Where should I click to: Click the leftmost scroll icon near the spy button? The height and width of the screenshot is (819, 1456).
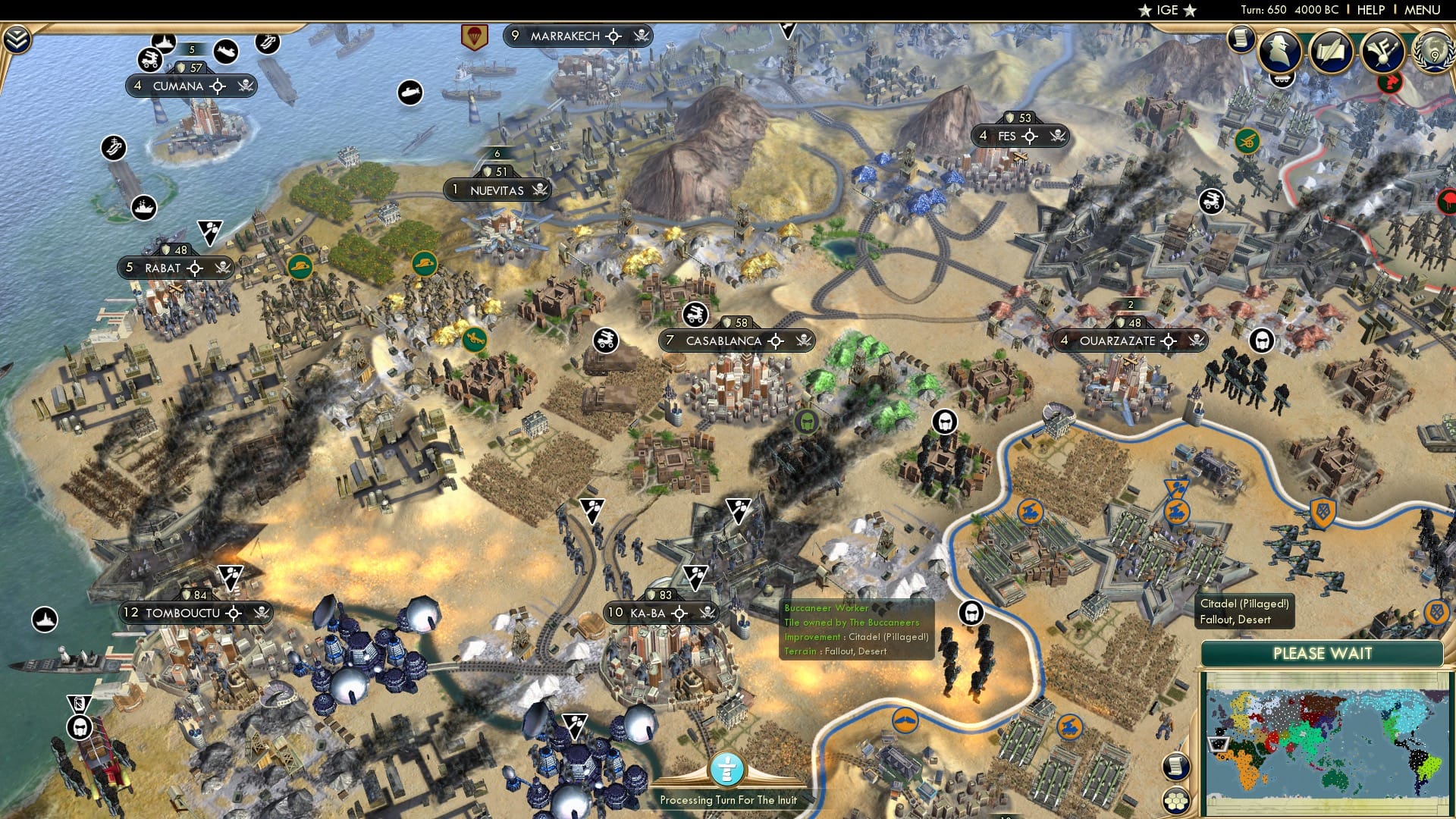pyautogui.click(x=1242, y=40)
